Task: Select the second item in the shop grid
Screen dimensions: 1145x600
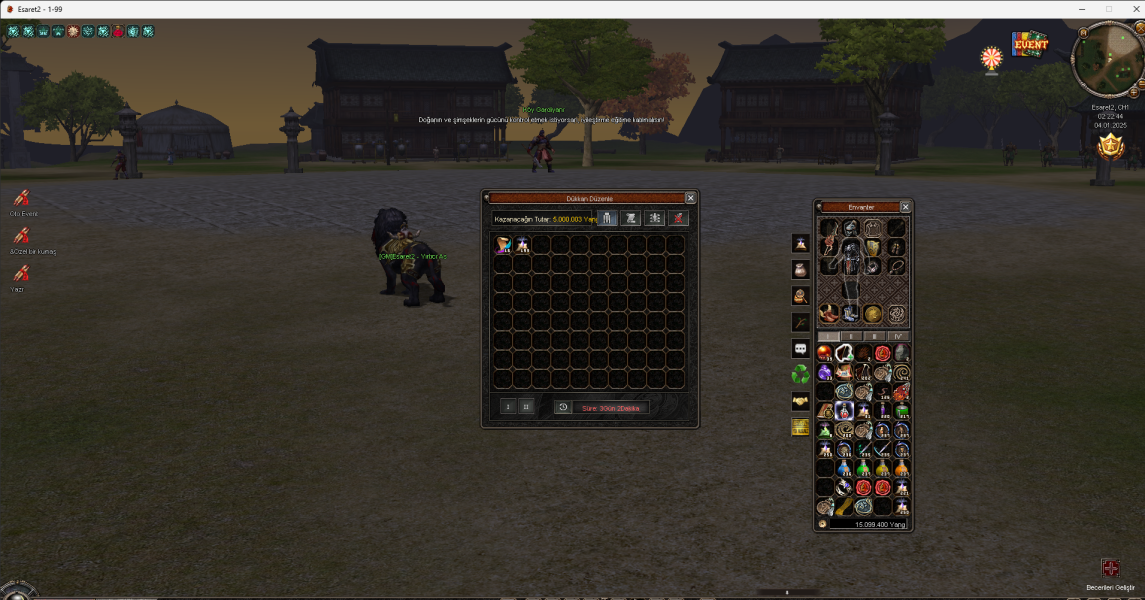Action: click(x=522, y=245)
